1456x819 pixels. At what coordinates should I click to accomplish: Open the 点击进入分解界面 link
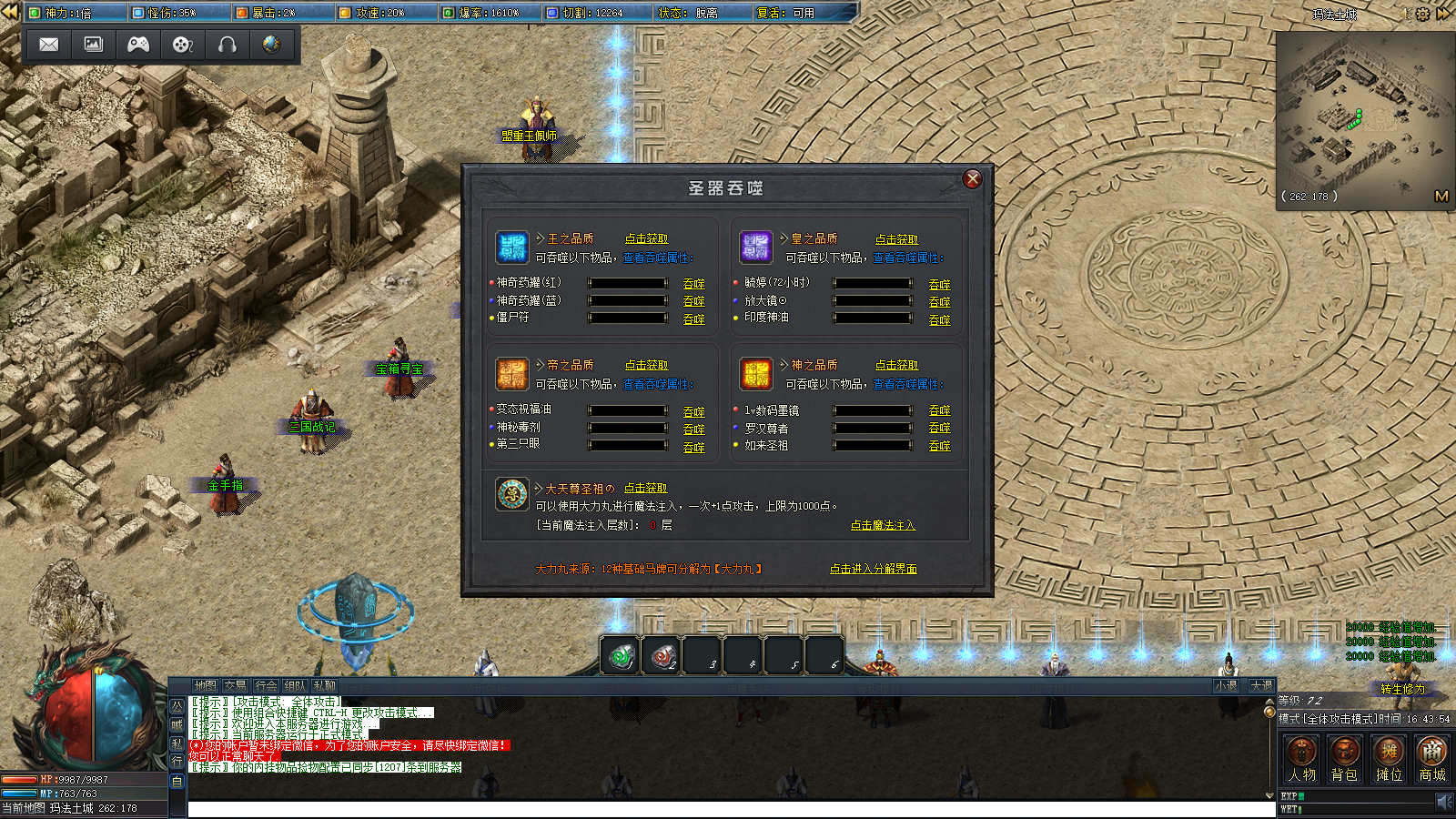[873, 569]
